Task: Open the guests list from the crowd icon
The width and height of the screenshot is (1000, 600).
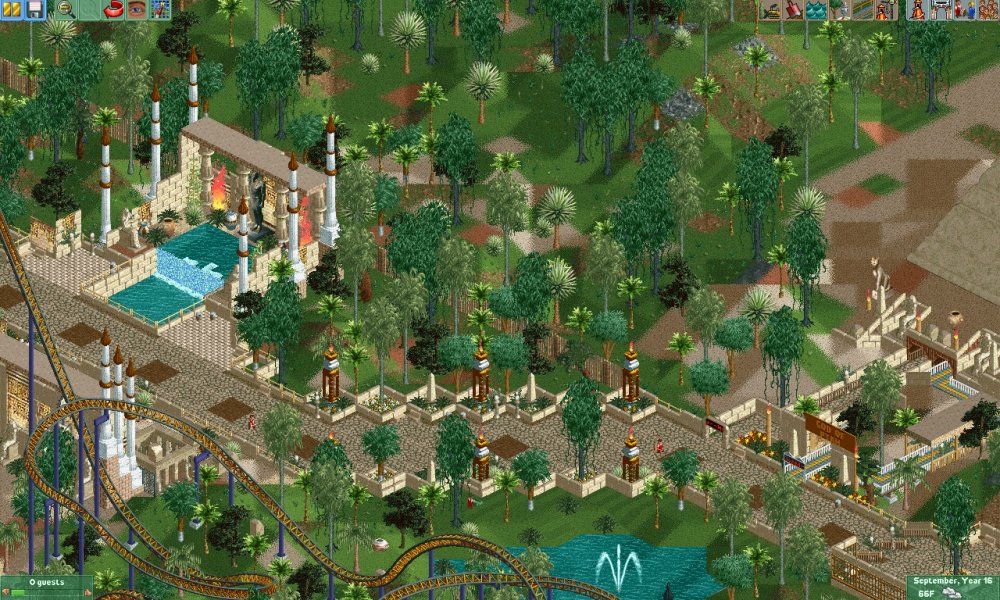Action: click(x=986, y=10)
